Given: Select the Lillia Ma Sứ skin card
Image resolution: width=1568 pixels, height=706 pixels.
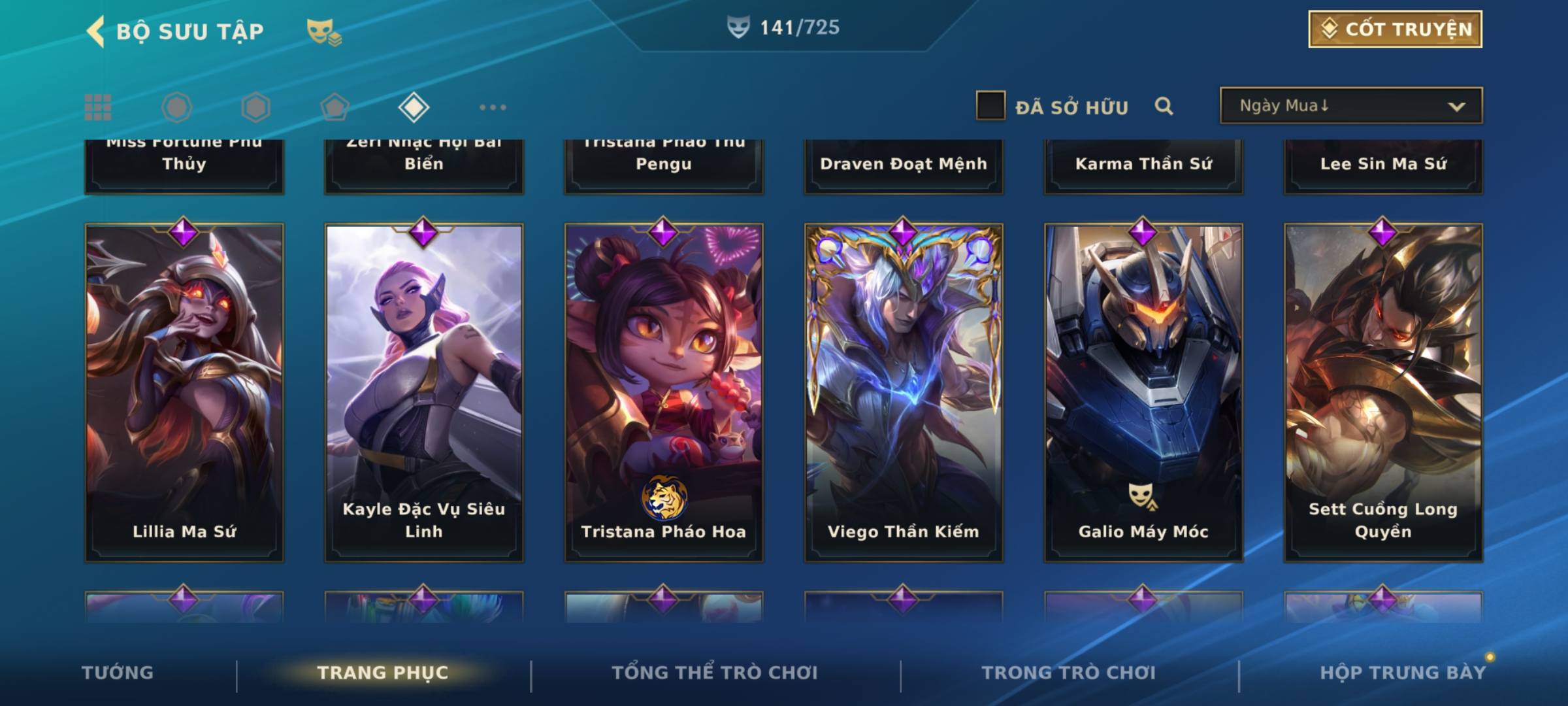Looking at the screenshot, I should 184,392.
